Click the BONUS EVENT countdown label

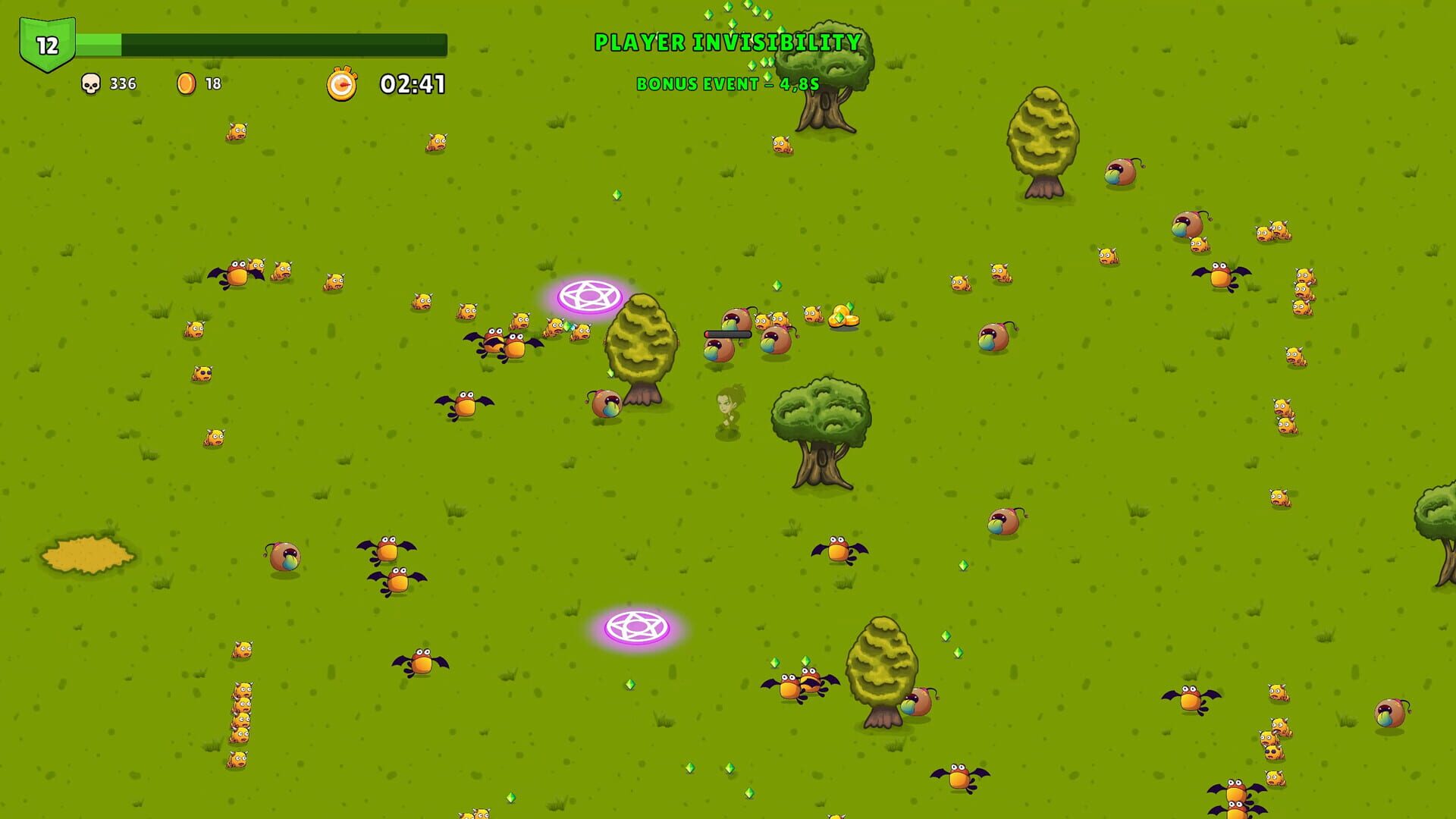726,85
